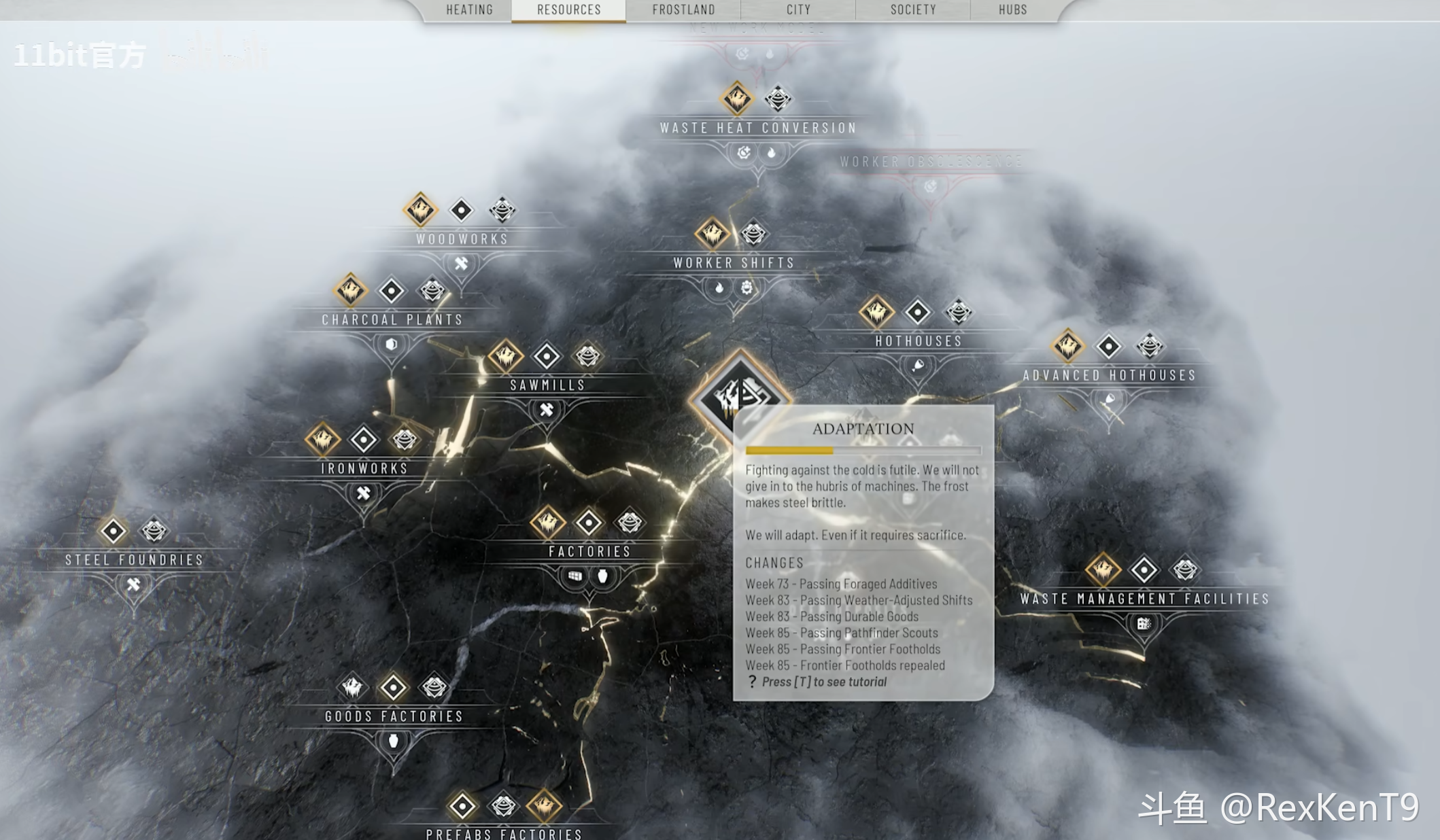Choose the Factories research idea
Viewport: 1440px width, 840px height.
pos(589,551)
